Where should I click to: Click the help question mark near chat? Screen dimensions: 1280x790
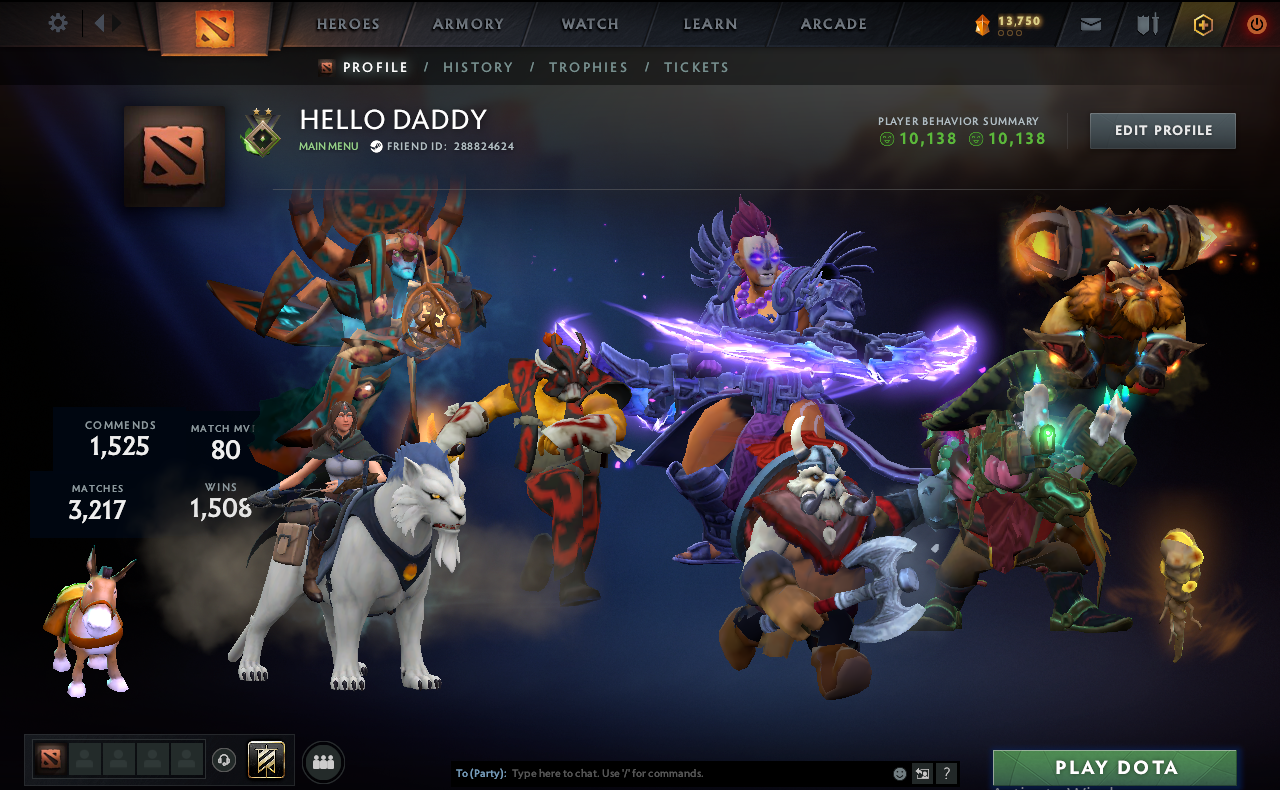[x=945, y=773]
